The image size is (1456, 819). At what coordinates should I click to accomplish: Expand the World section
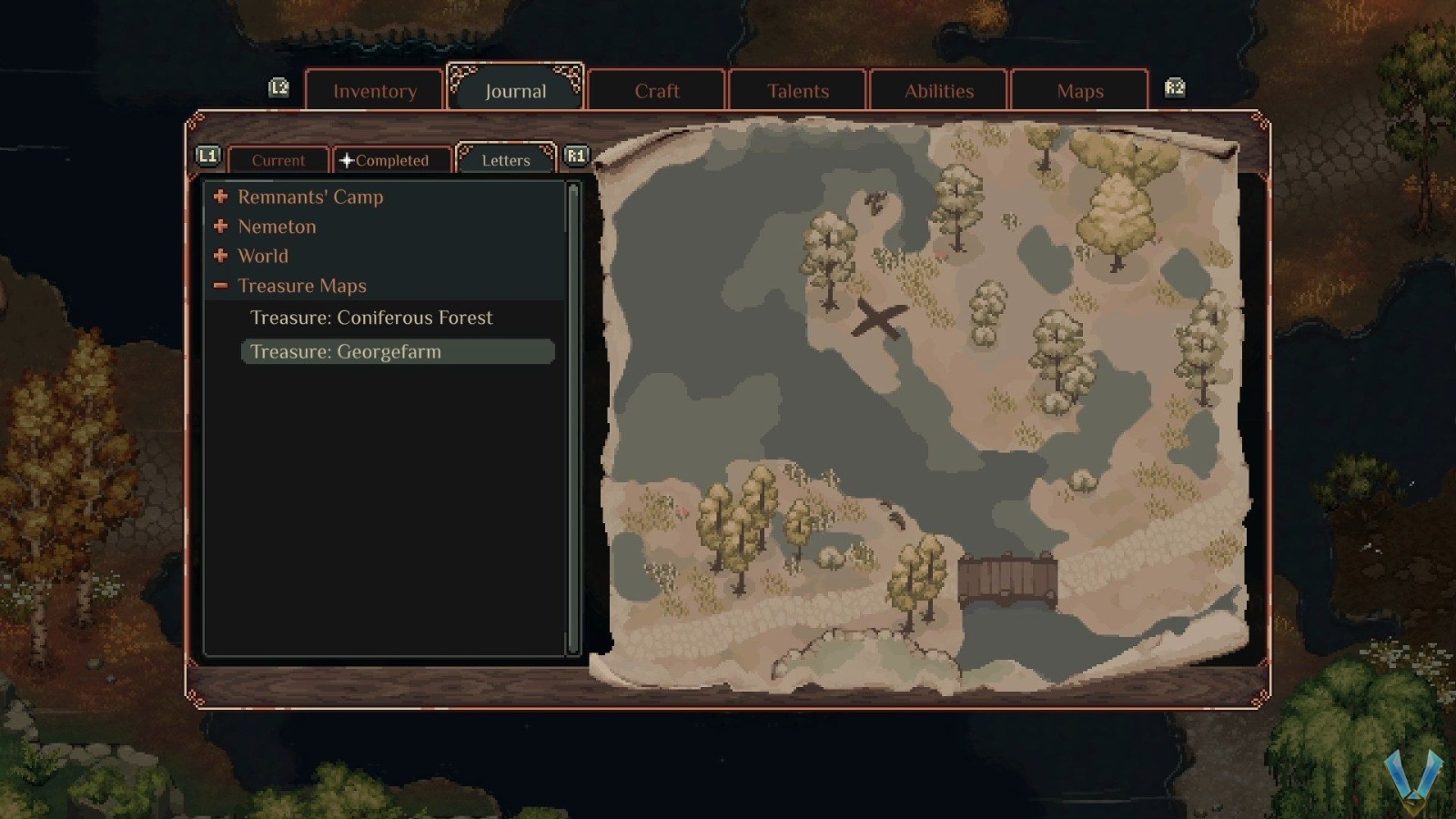(x=221, y=257)
